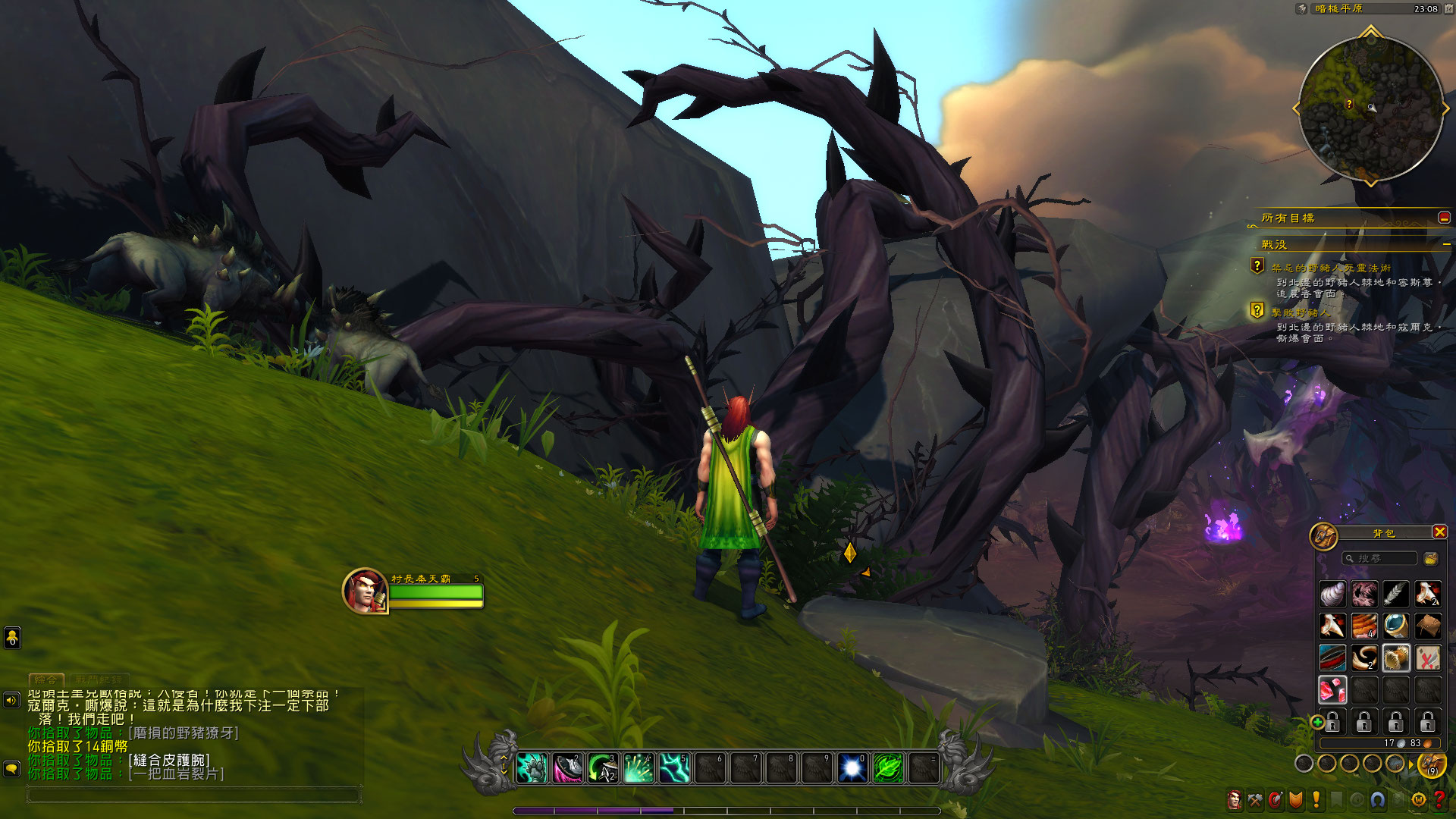Screen dimensions: 1456x819
Task: Toggle the main backpack button
Action: point(1431,764)
